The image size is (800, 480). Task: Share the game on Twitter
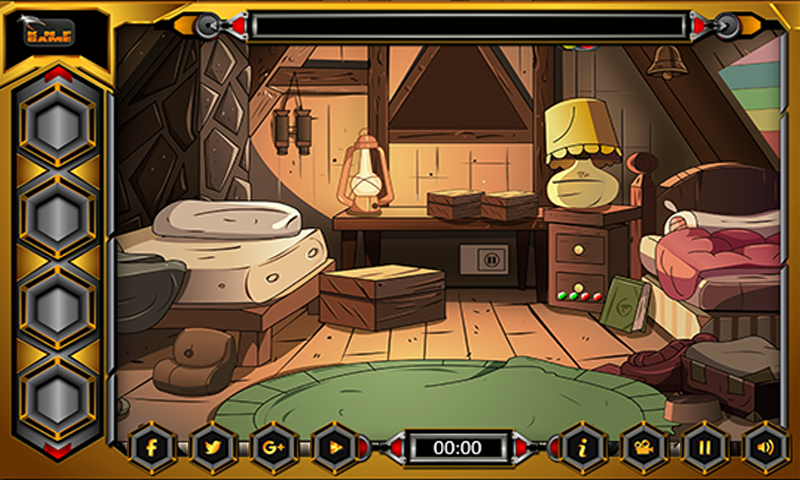(x=211, y=448)
